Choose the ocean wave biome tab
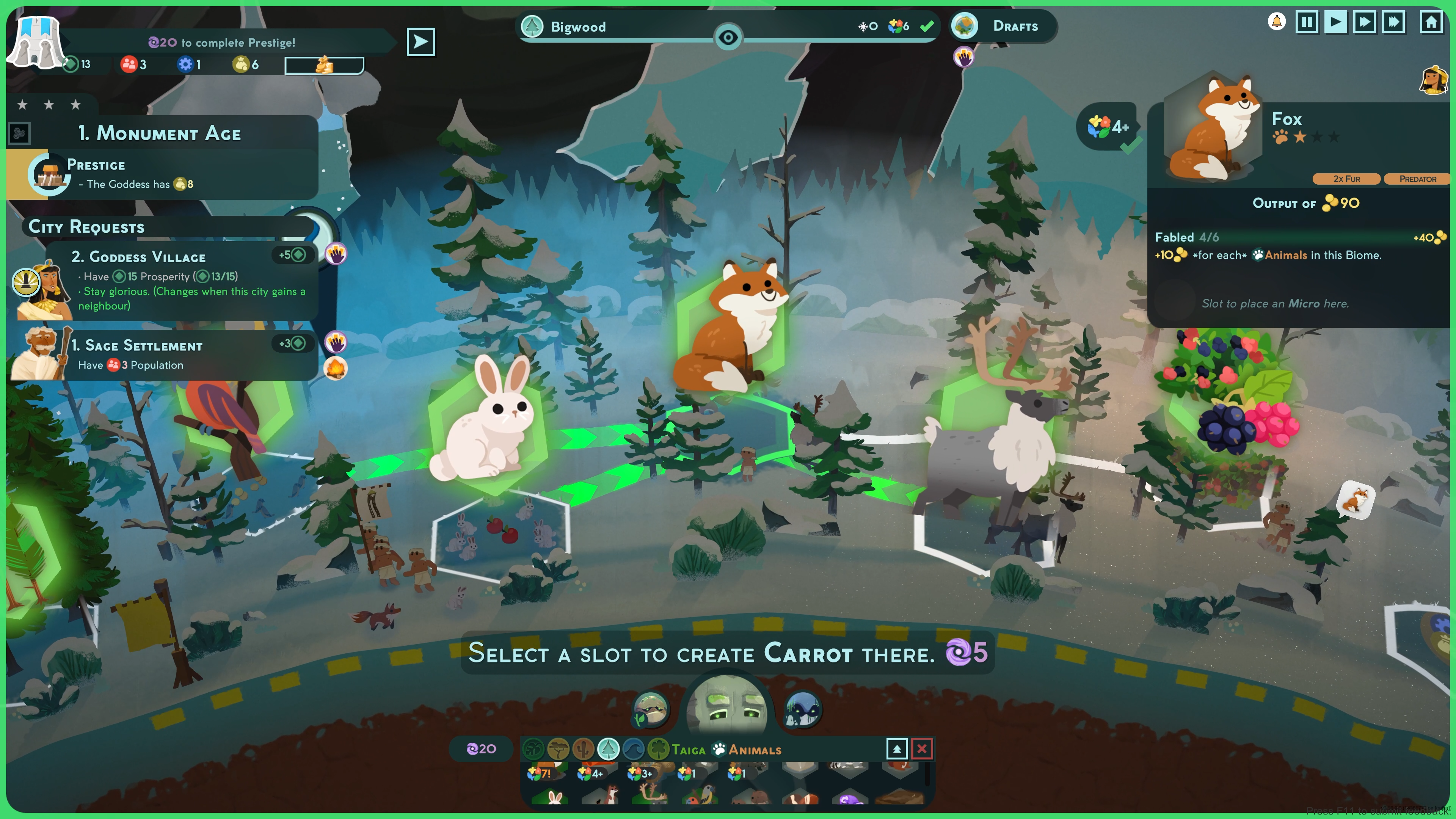The width and height of the screenshot is (1456, 819). click(x=633, y=750)
